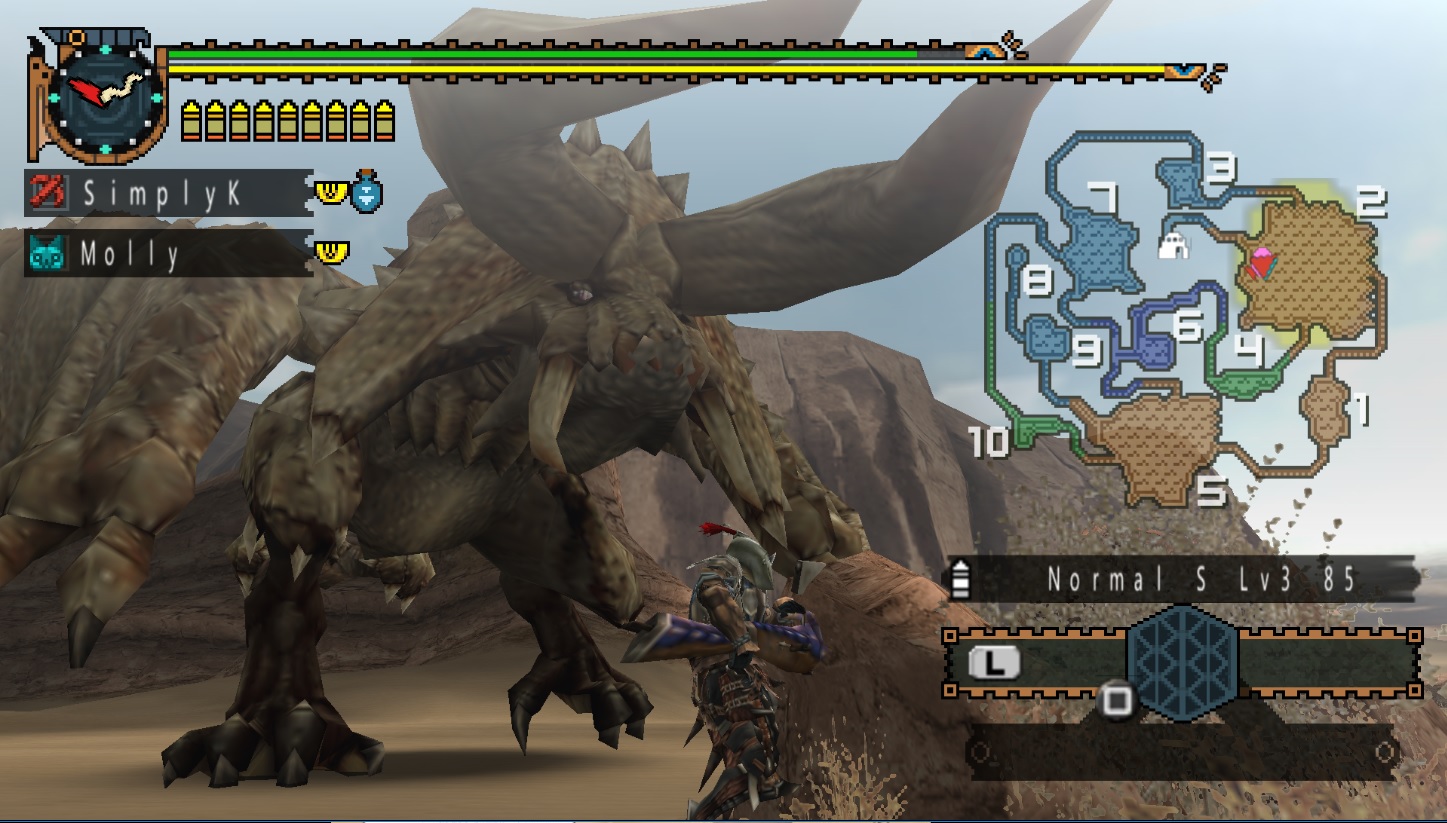Click area 5 on the minimap

1158,443
